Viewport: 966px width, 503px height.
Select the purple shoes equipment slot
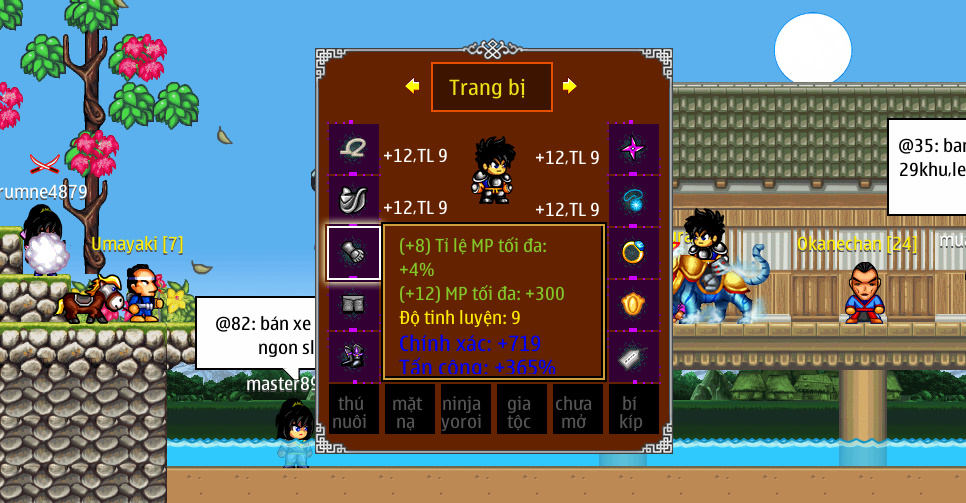[x=354, y=355]
